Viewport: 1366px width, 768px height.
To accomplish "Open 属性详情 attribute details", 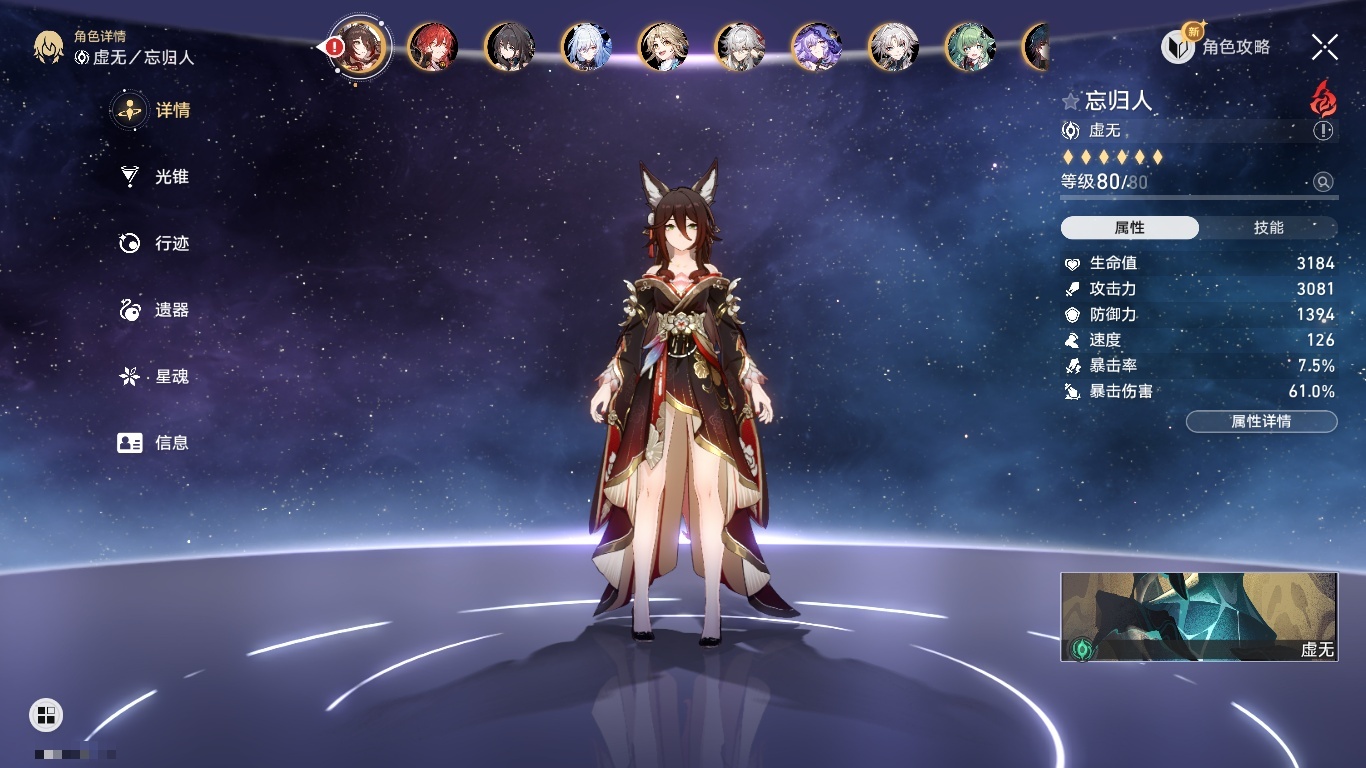I will [x=1261, y=422].
